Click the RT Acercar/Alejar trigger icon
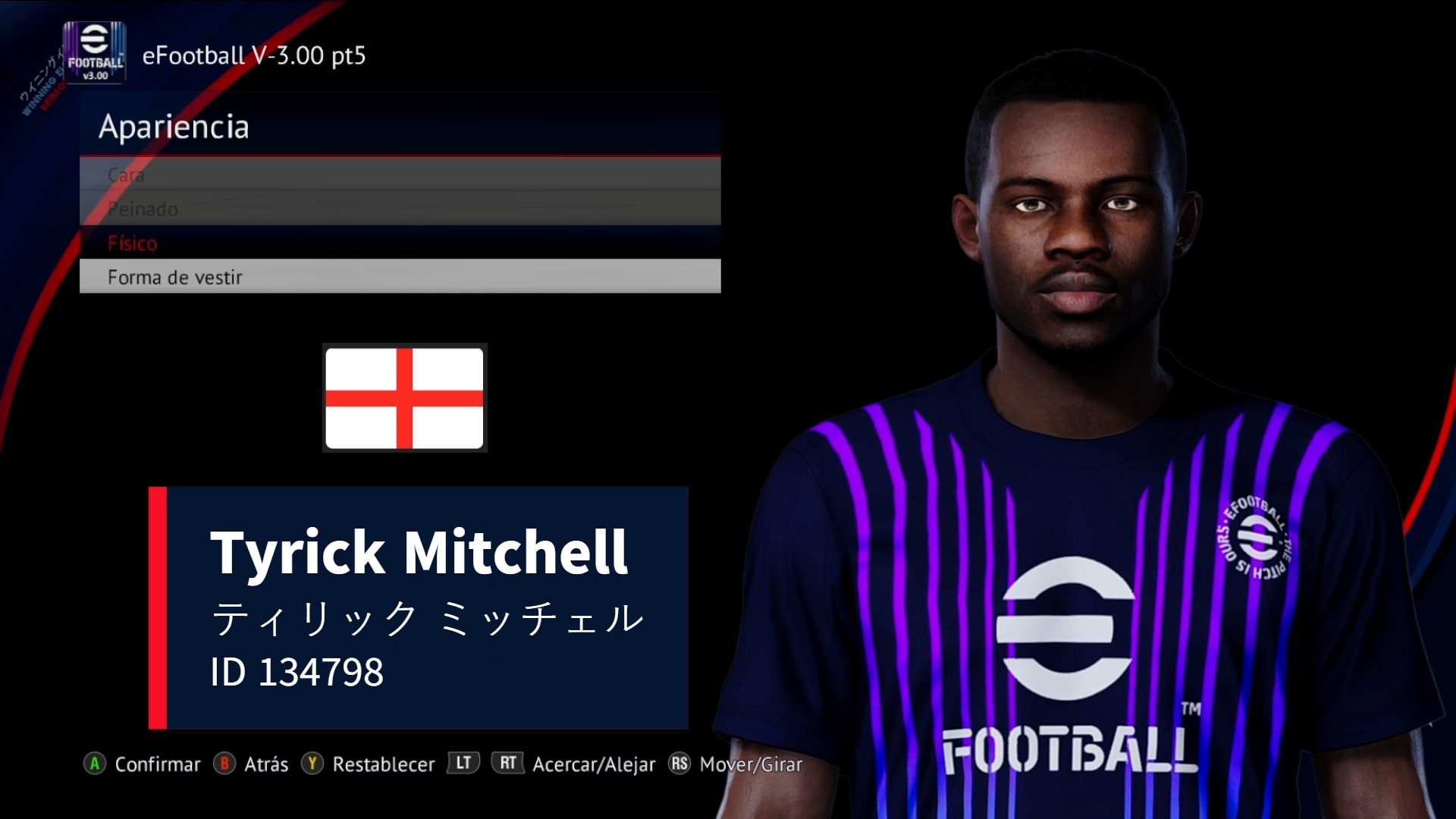This screenshot has width=1456, height=819. 508,764
